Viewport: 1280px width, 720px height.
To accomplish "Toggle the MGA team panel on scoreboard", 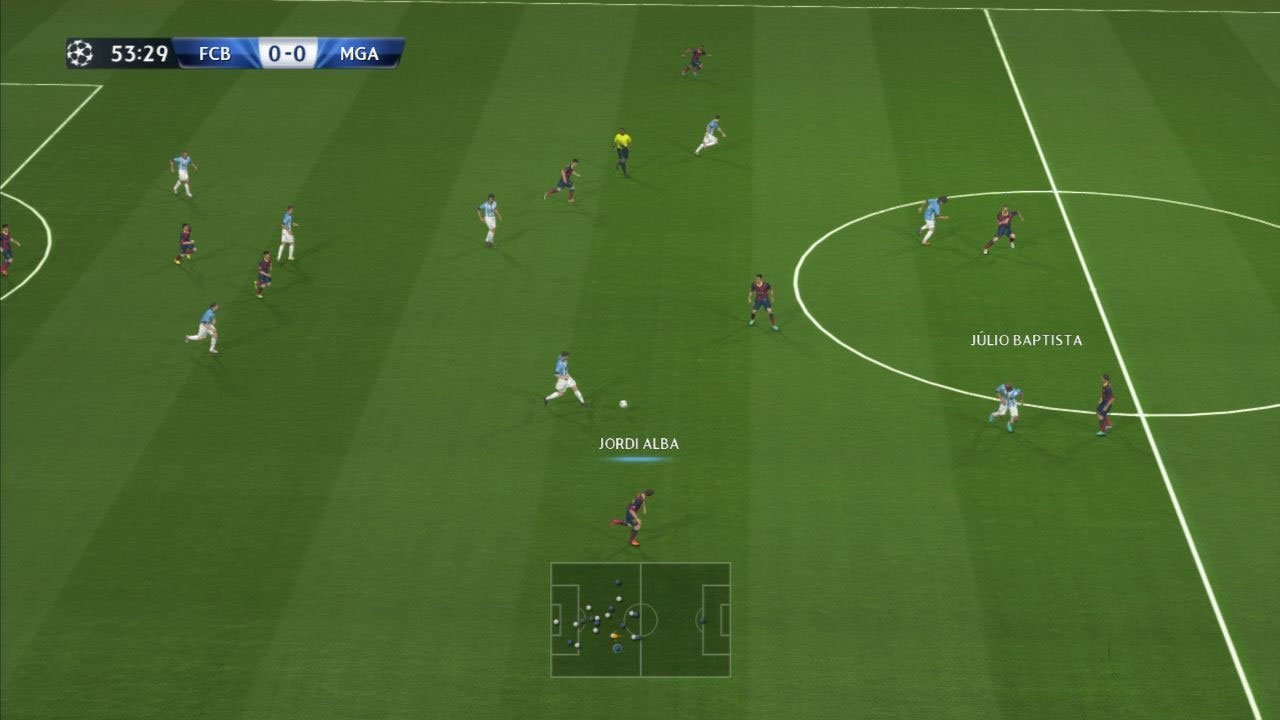I will click(x=360, y=53).
